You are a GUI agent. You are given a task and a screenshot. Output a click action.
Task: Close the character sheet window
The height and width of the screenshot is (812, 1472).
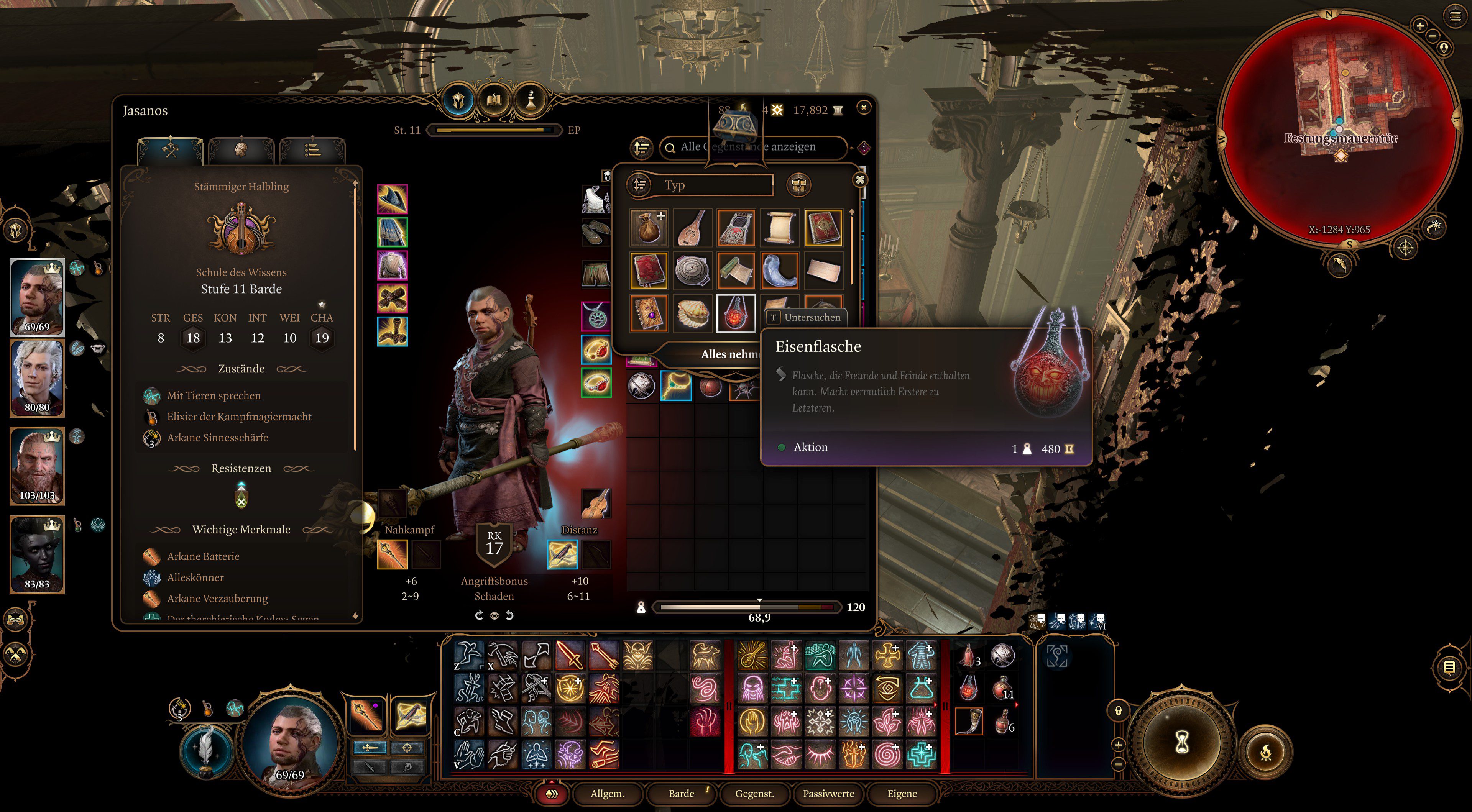tap(863, 107)
